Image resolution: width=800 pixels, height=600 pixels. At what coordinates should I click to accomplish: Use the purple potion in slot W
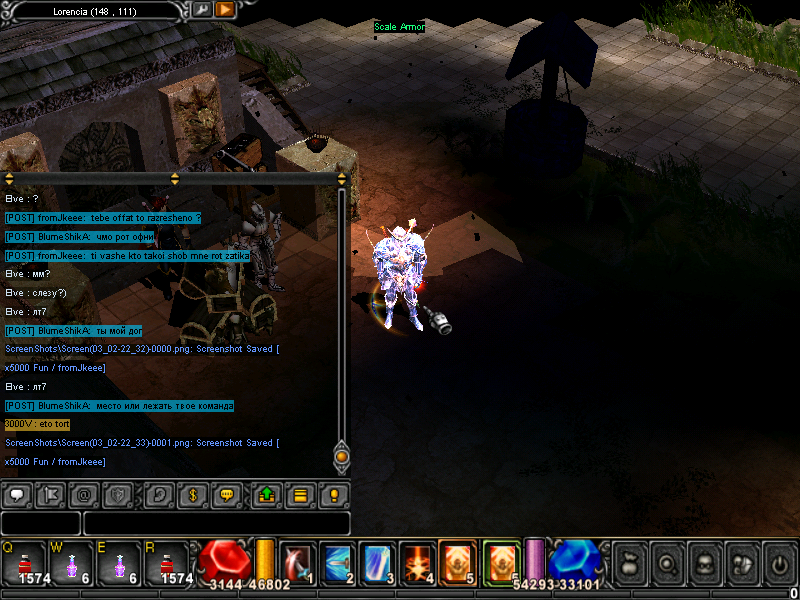[x=73, y=563]
